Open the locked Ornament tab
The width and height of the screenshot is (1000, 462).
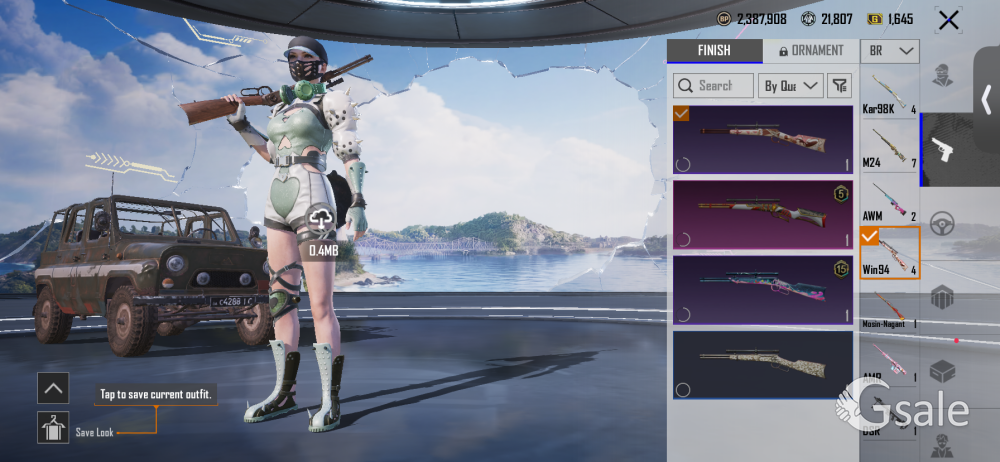810,51
